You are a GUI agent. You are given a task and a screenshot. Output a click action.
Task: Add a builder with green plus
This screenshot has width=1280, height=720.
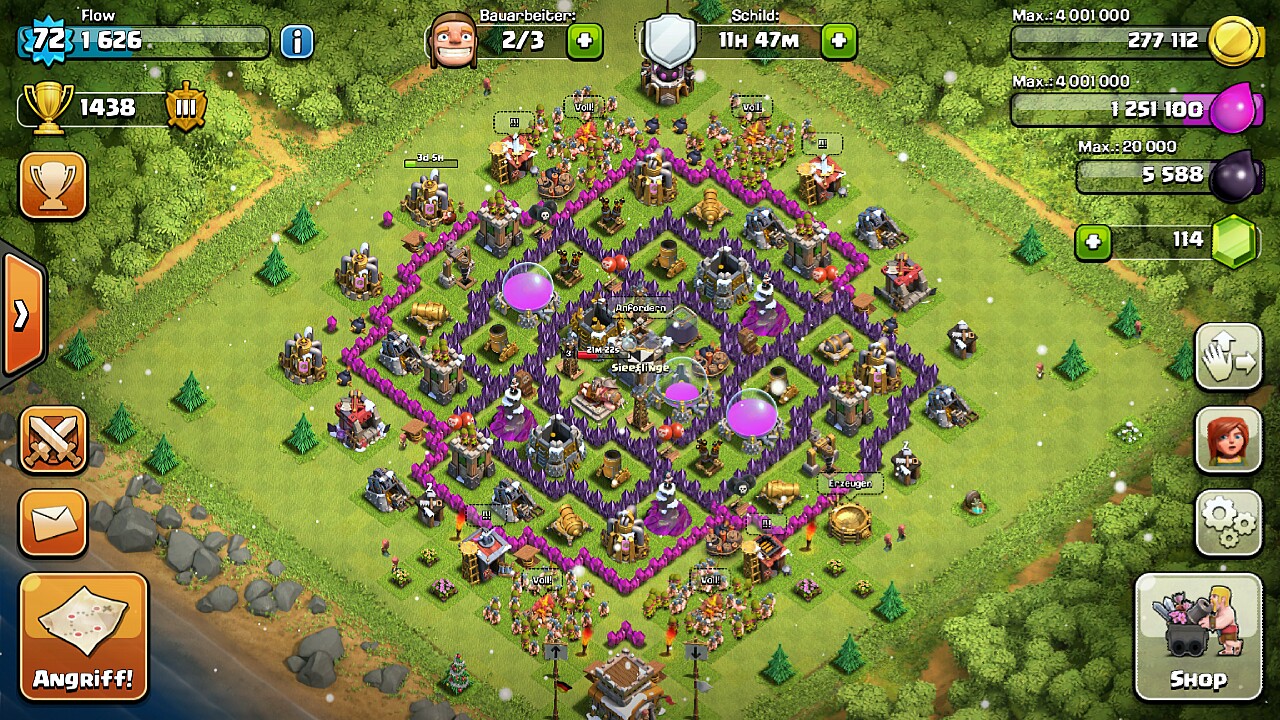point(585,41)
